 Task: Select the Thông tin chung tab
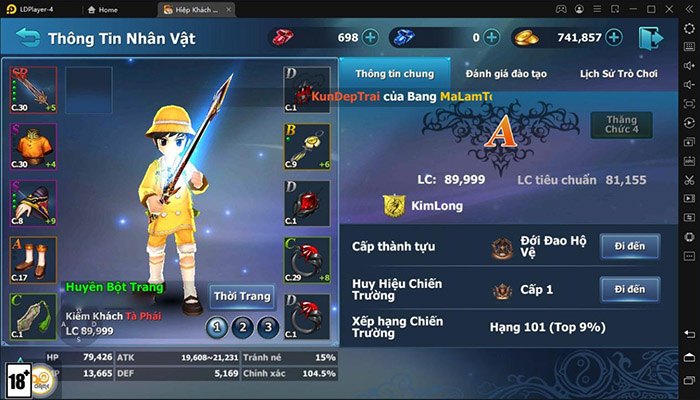[393, 74]
